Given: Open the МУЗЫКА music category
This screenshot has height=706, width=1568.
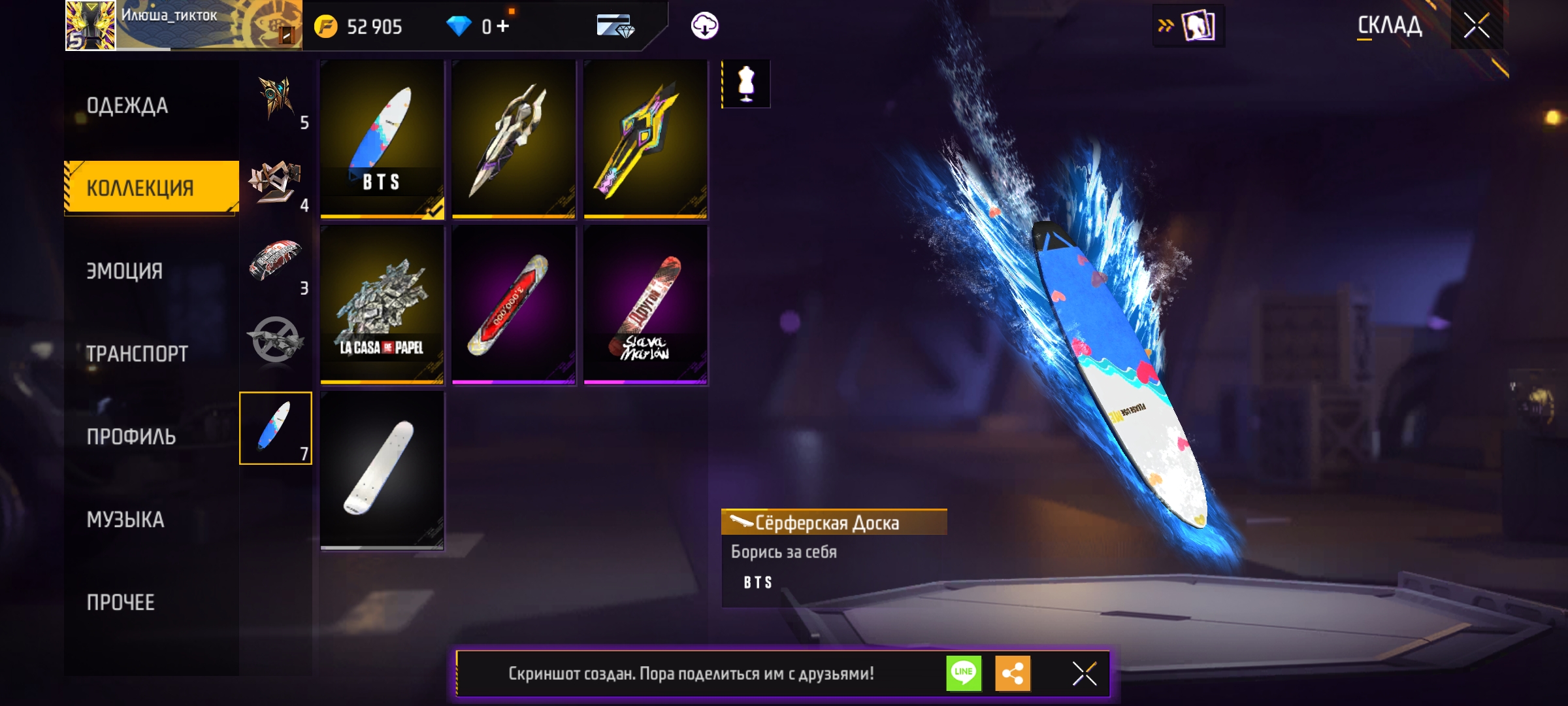Looking at the screenshot, I should point(125,520).
